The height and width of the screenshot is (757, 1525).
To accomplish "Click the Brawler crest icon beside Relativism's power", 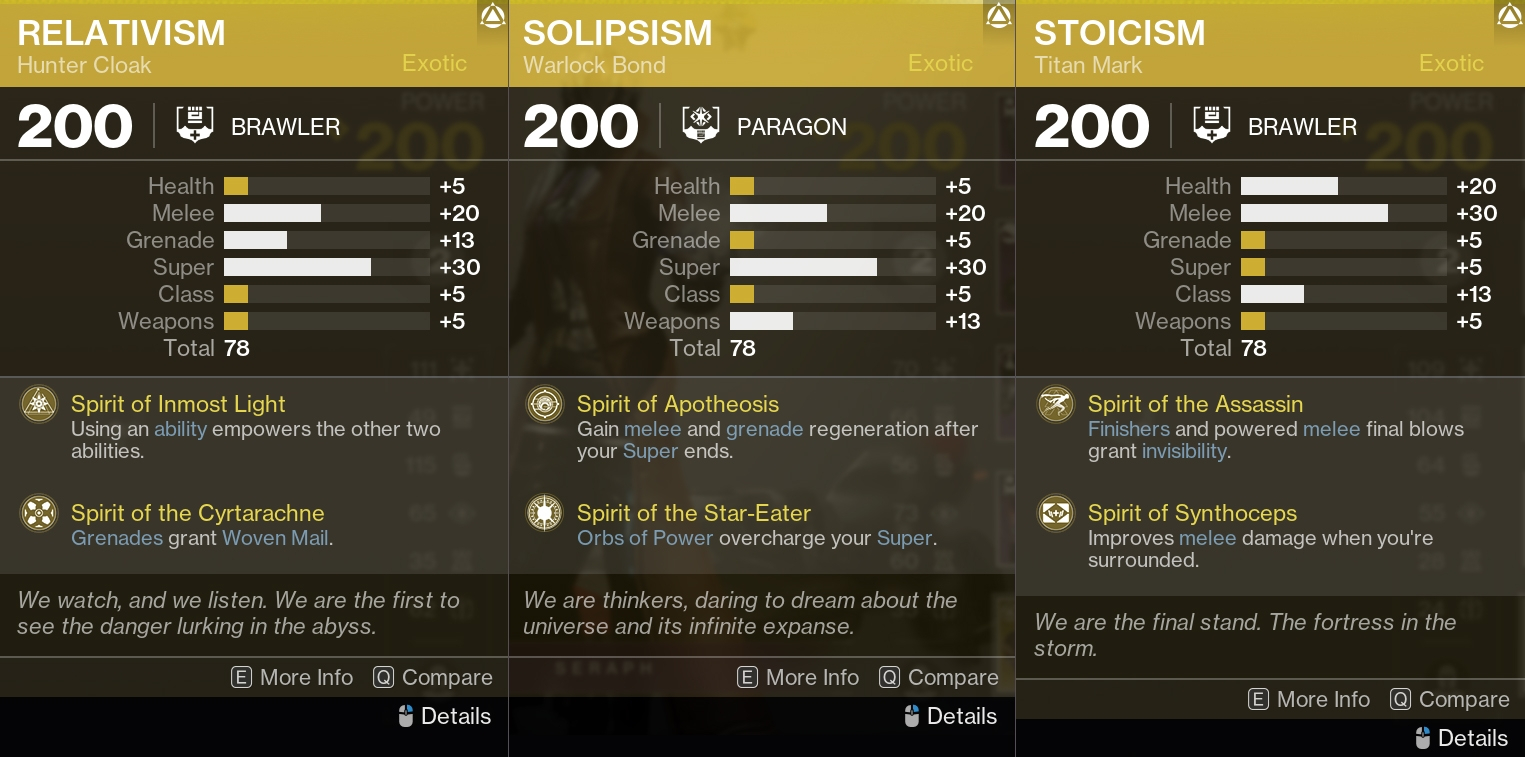I will pos(195,124).
